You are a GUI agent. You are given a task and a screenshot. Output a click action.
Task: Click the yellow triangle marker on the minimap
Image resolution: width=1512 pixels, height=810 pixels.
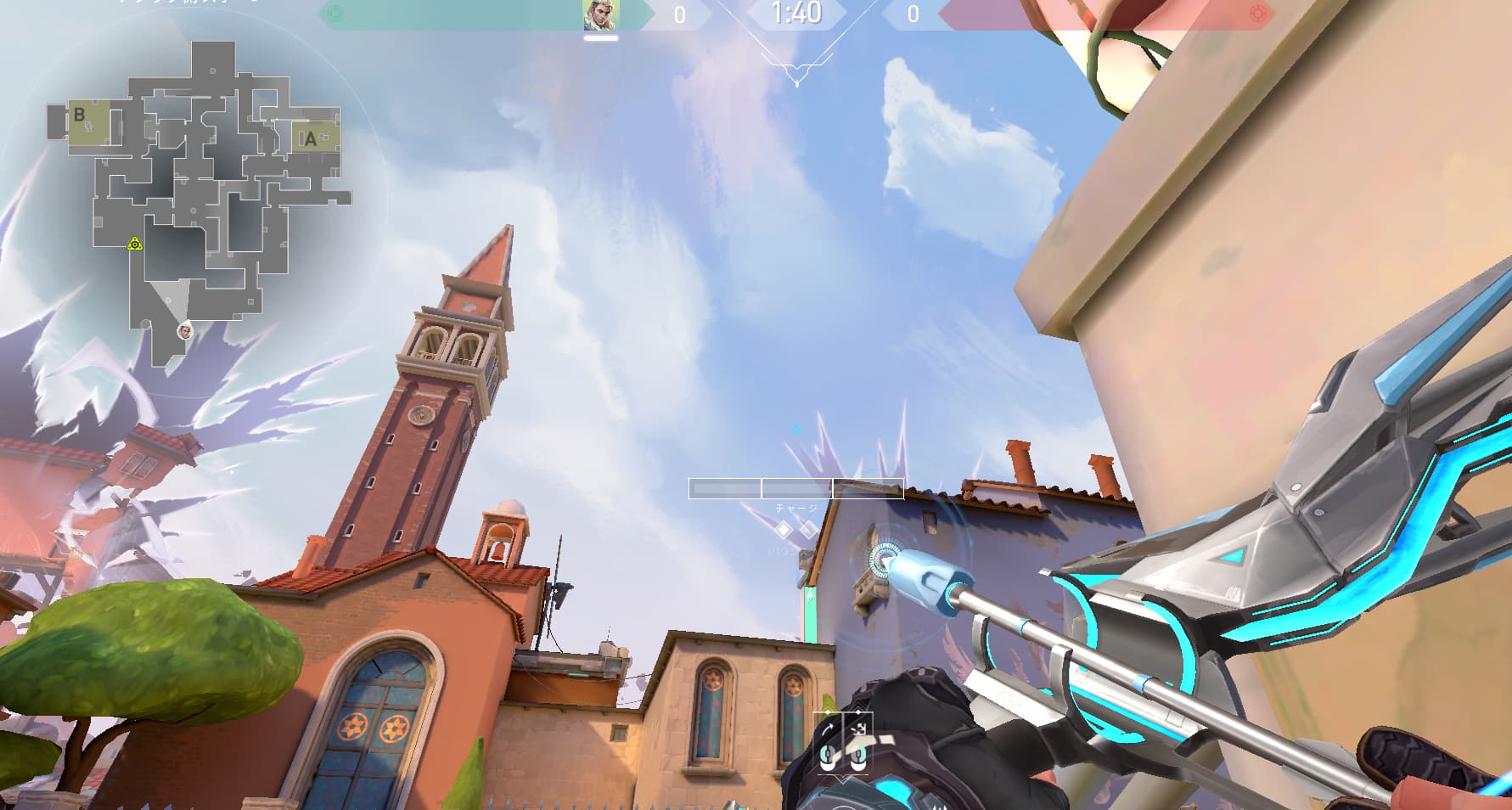(134, 245)
